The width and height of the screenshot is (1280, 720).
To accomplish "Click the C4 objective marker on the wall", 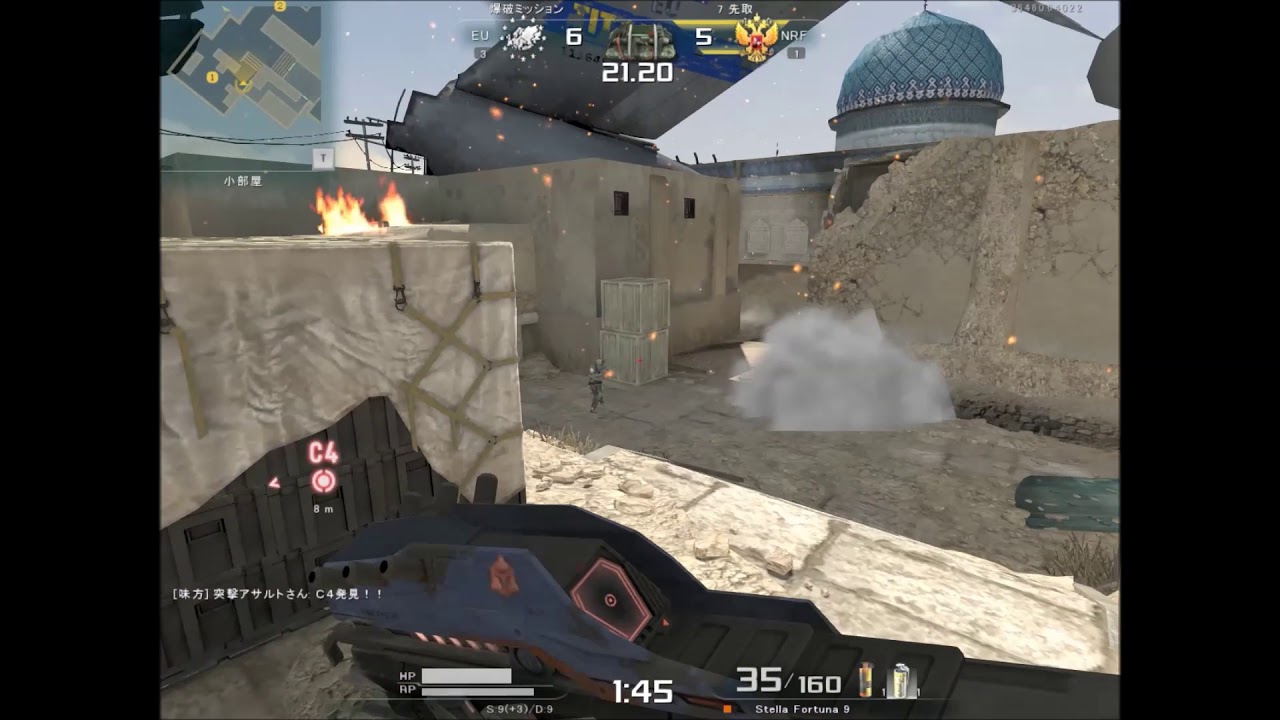I will (x=322, y=479).
